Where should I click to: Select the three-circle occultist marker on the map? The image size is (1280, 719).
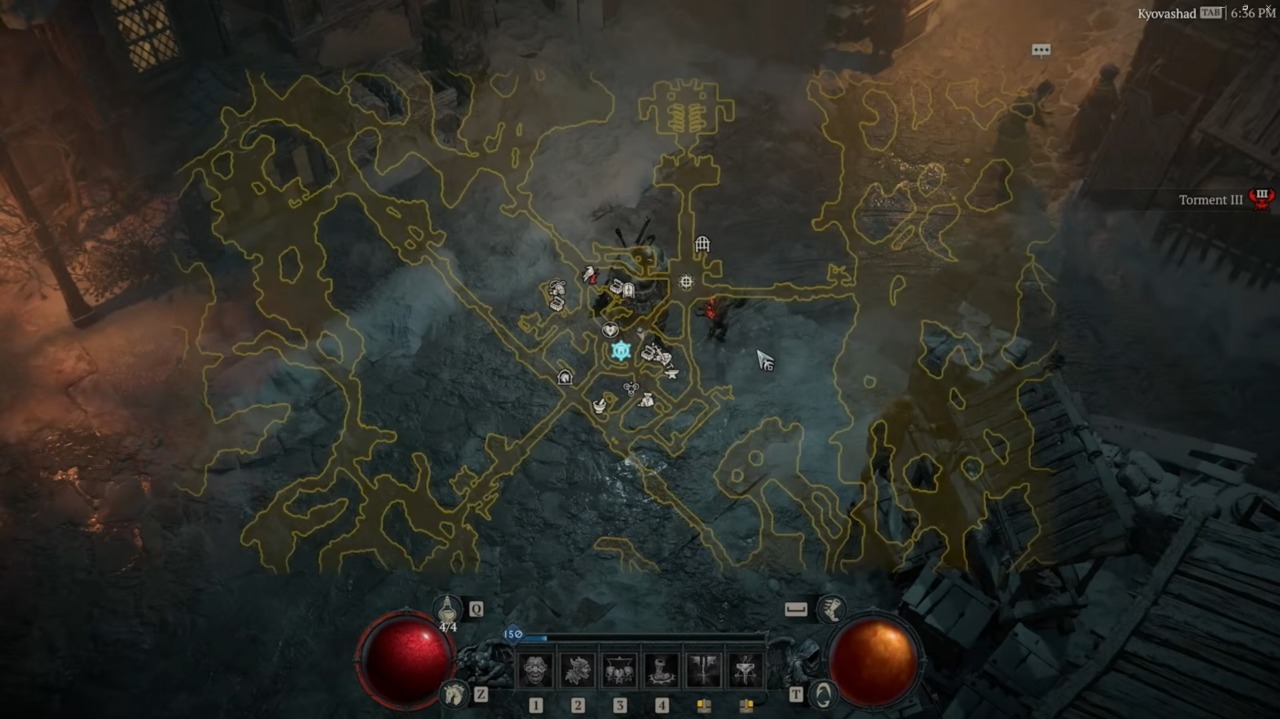click(x=630, y=388)
